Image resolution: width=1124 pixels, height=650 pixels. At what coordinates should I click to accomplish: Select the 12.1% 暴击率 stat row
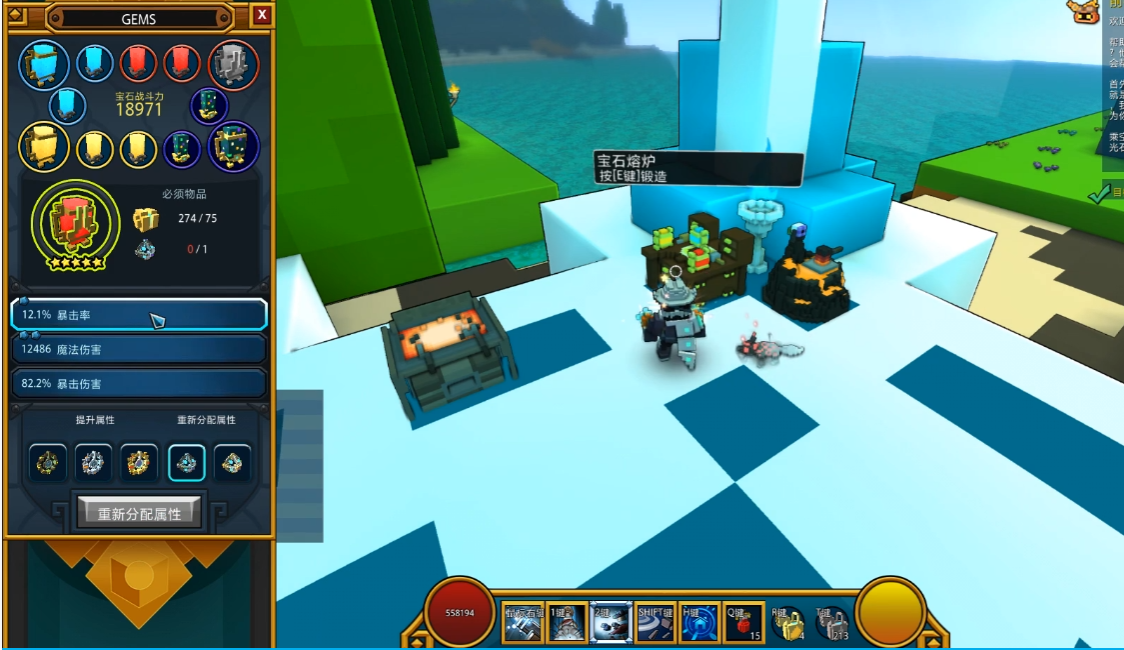(139, 315)
